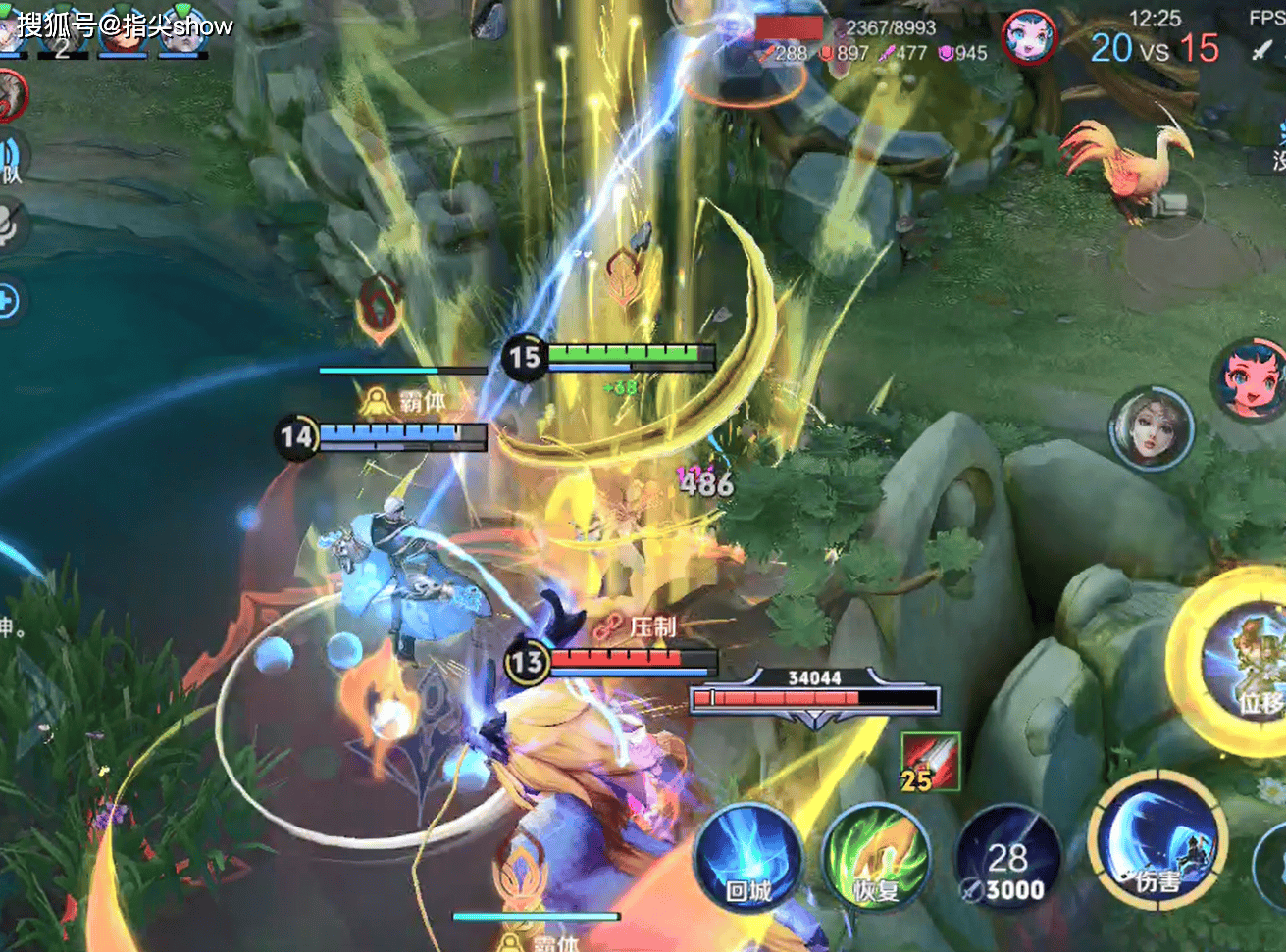
Task: Select the blue-haired hero portrait beside the score
Action: pyautogui.click(x=1028, y=37)
